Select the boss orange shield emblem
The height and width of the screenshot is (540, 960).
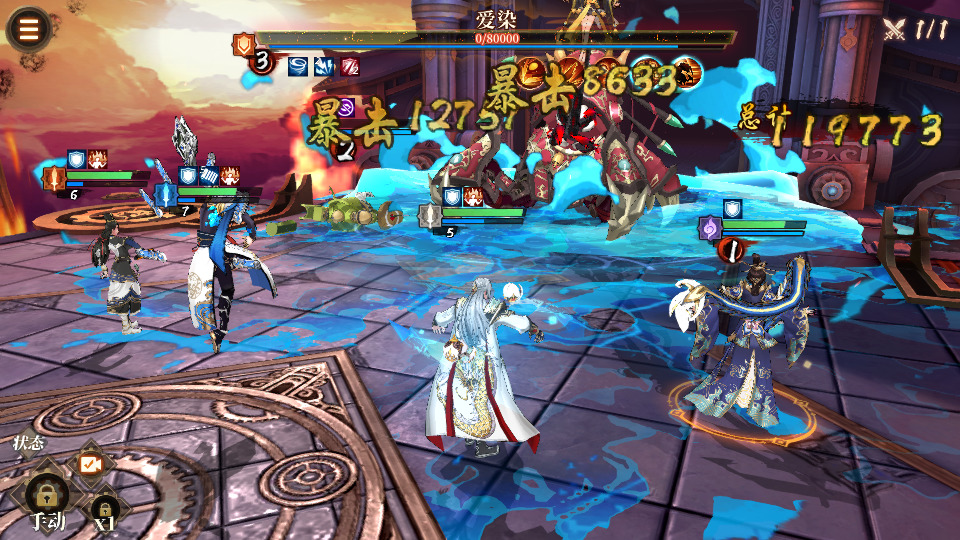243,44
